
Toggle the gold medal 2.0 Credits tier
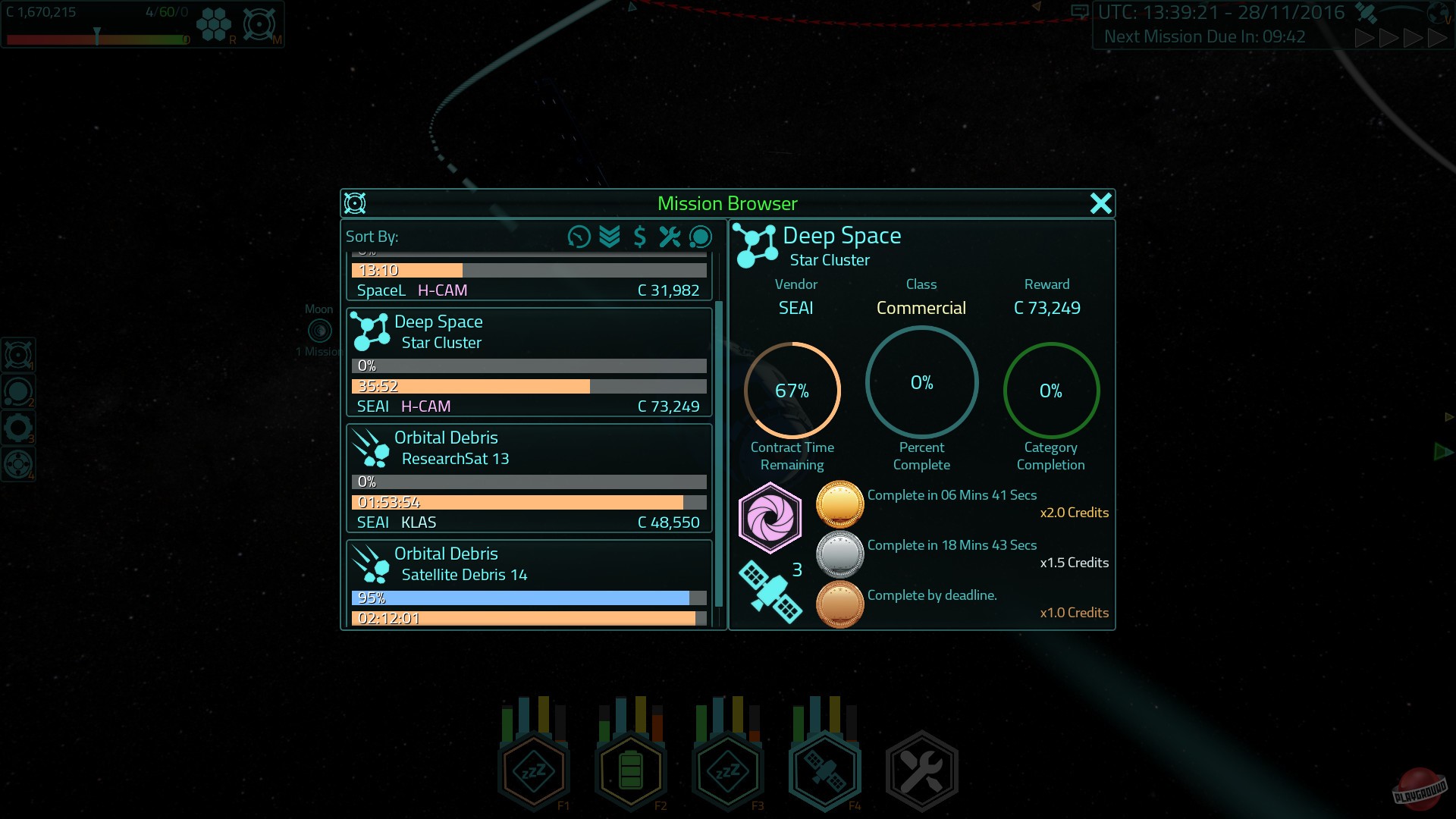(840, 504)
